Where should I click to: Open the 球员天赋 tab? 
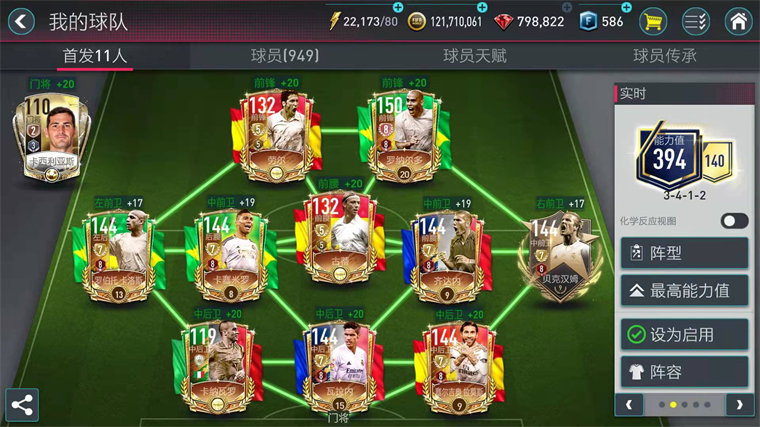click(x=475, y=56)
